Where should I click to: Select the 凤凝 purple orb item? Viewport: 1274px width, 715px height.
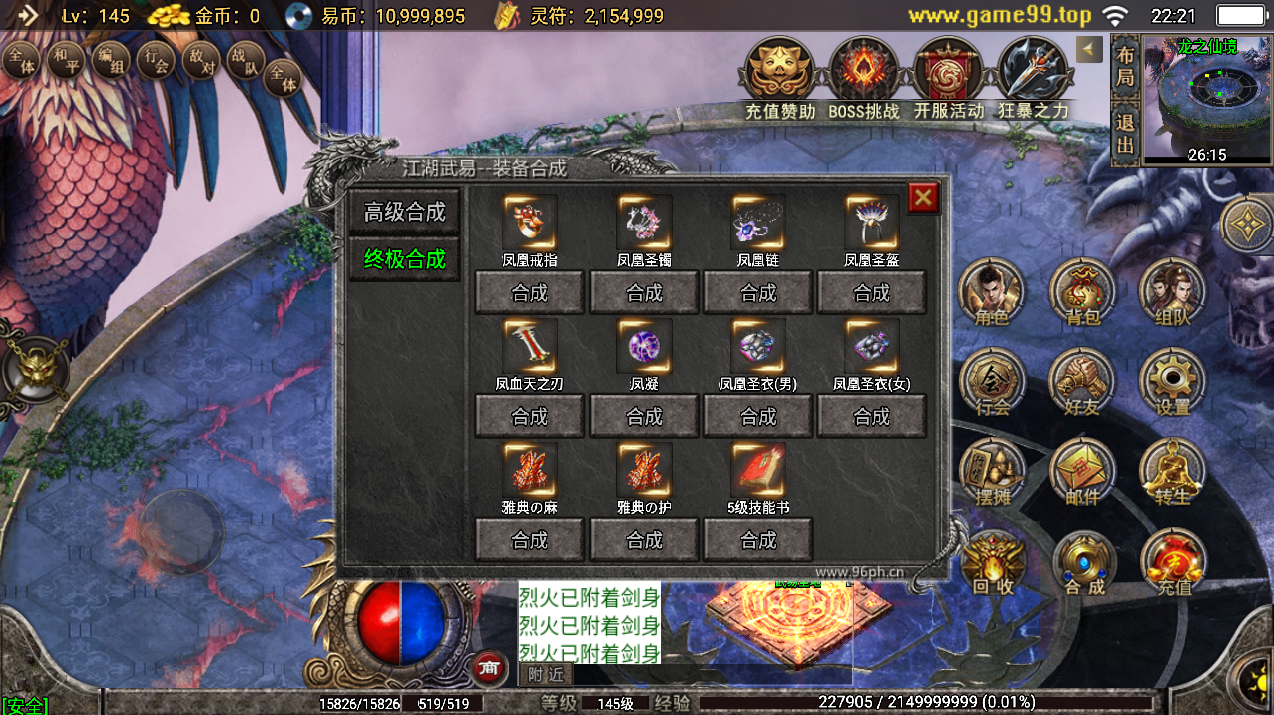[644, 346]
